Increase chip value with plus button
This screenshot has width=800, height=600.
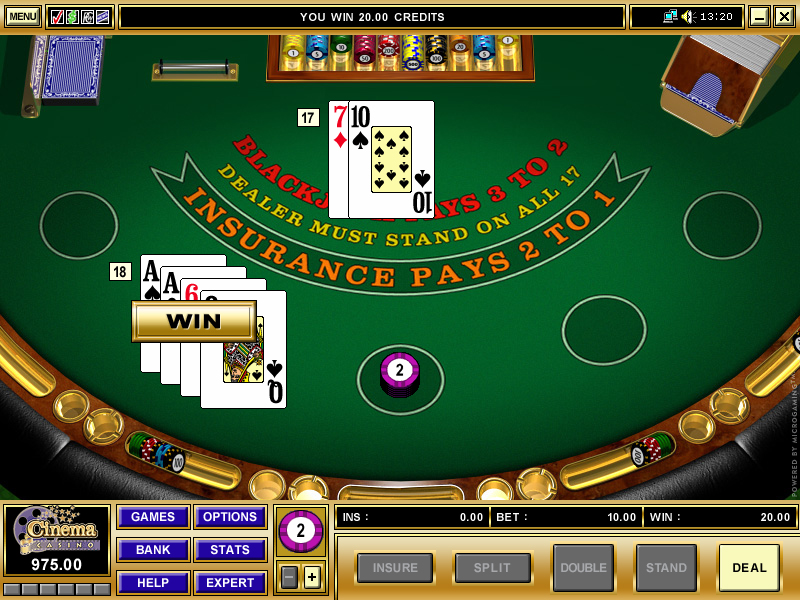(312, 577)
